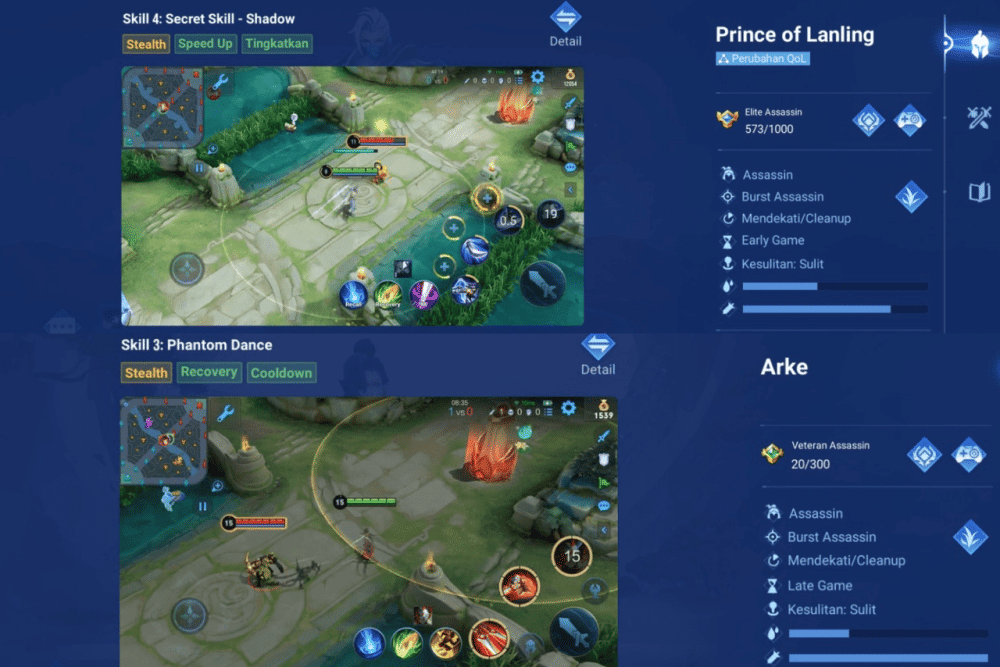Open the crossed swords sidebar tab

pyautogui.click(x=979, y=117)
